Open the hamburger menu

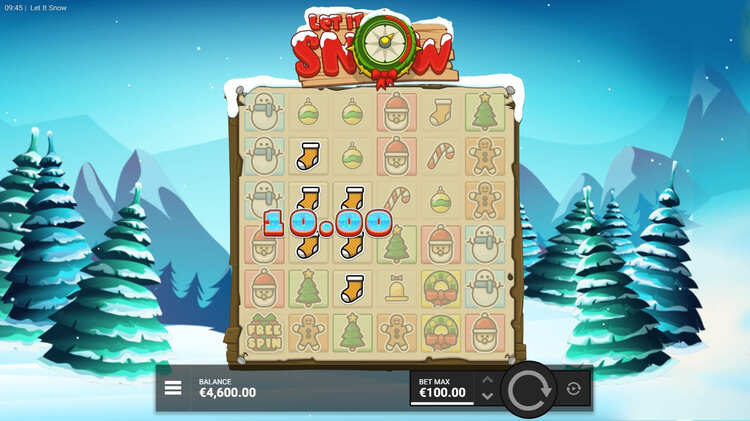[173, 388]
